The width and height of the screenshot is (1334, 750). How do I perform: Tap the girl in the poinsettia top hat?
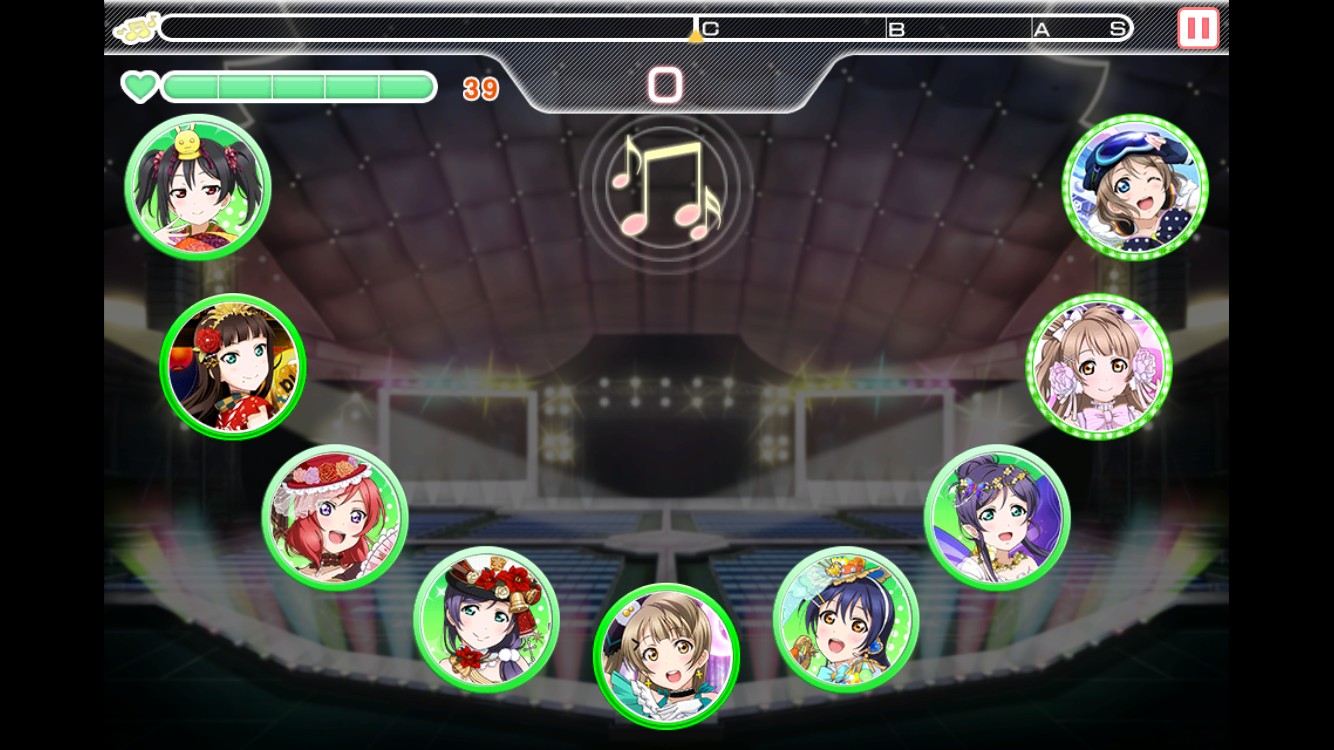486,619
